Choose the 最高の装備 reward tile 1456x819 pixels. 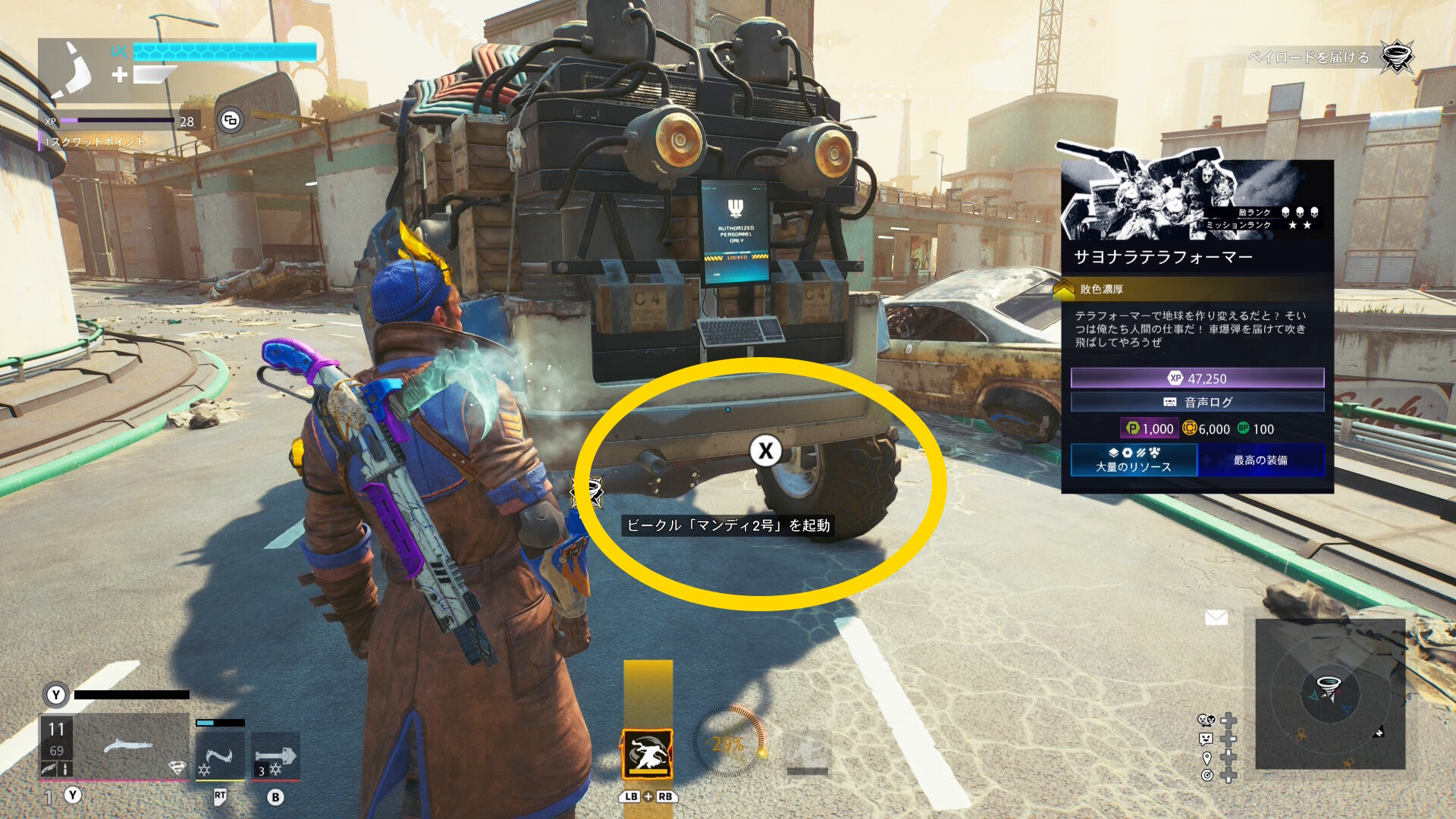point(1260,460)
